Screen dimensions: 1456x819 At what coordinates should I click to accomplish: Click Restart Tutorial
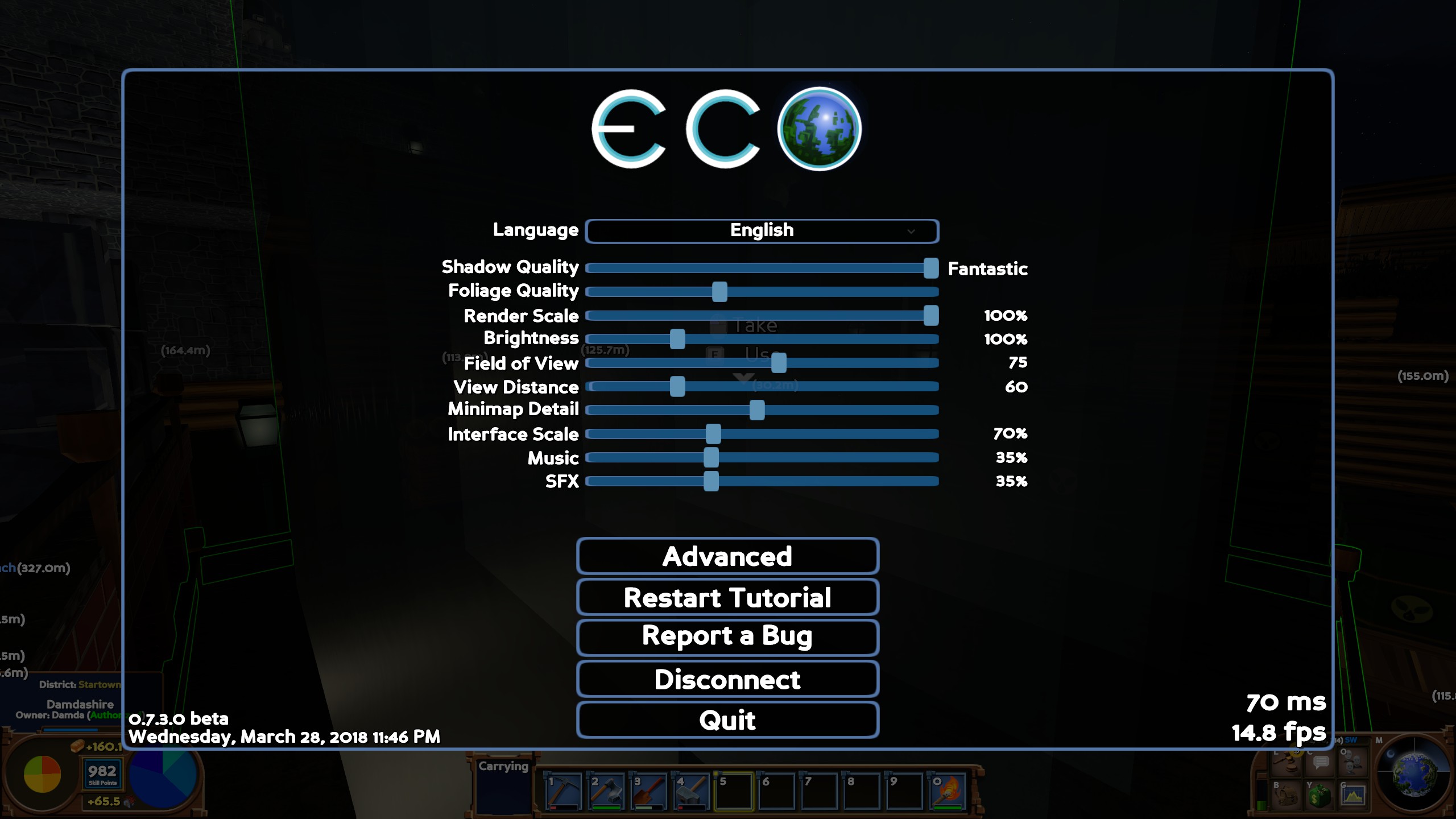coord(728,597)
